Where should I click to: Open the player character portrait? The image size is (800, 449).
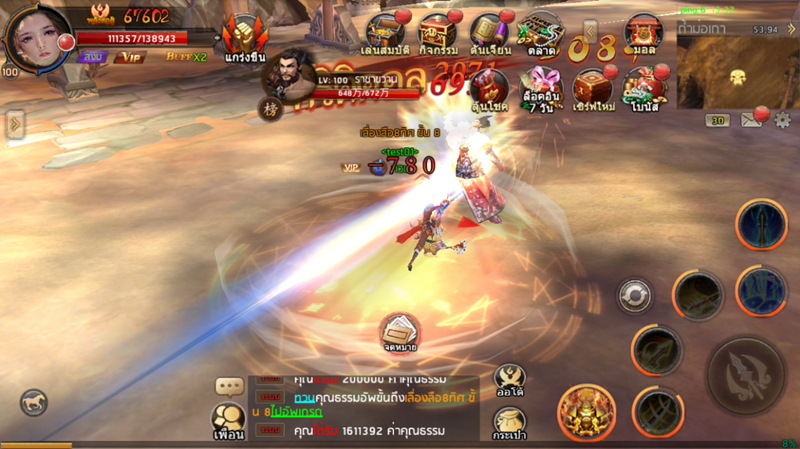click(x=38, y=37)
